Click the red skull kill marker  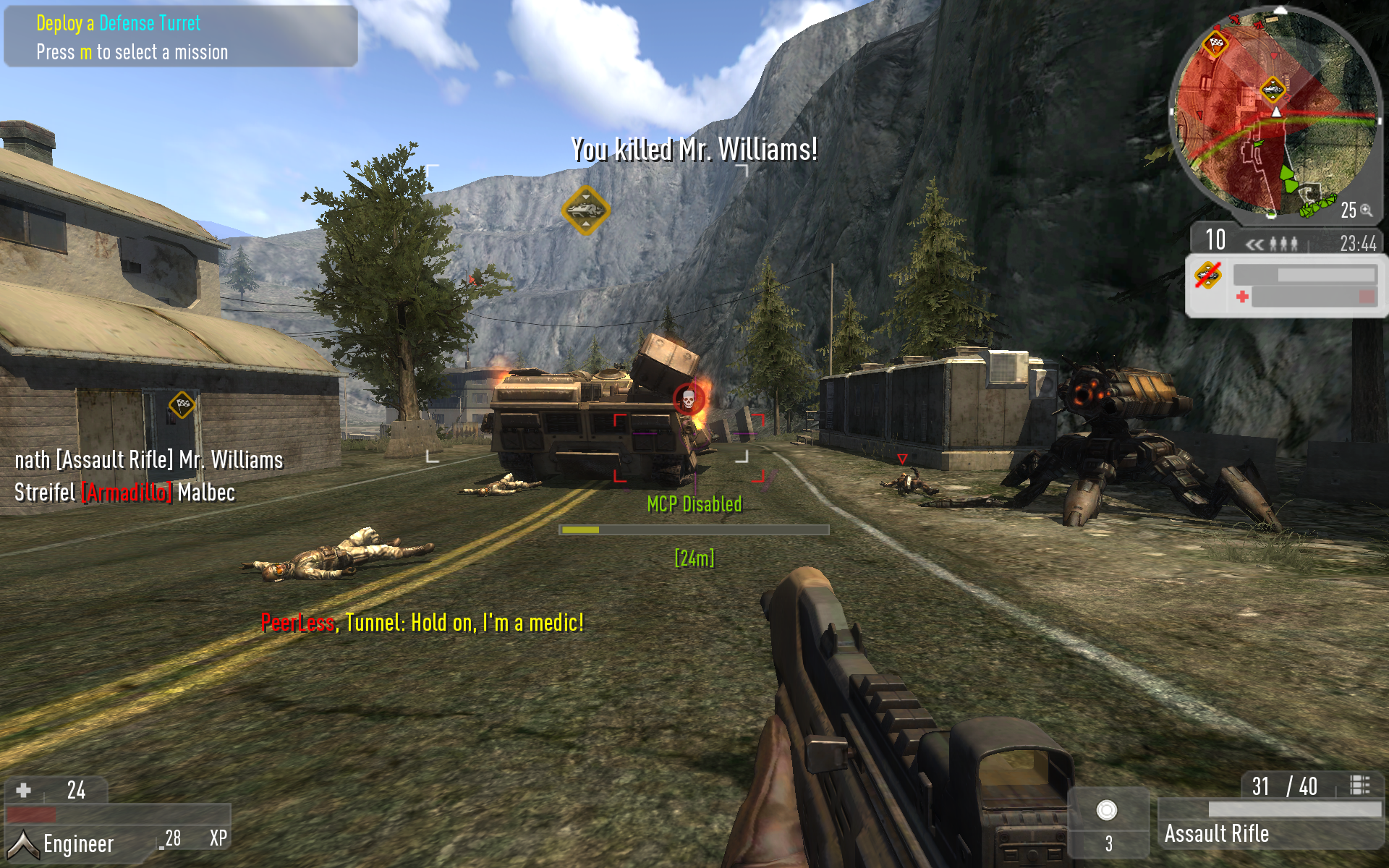point(688,398)
